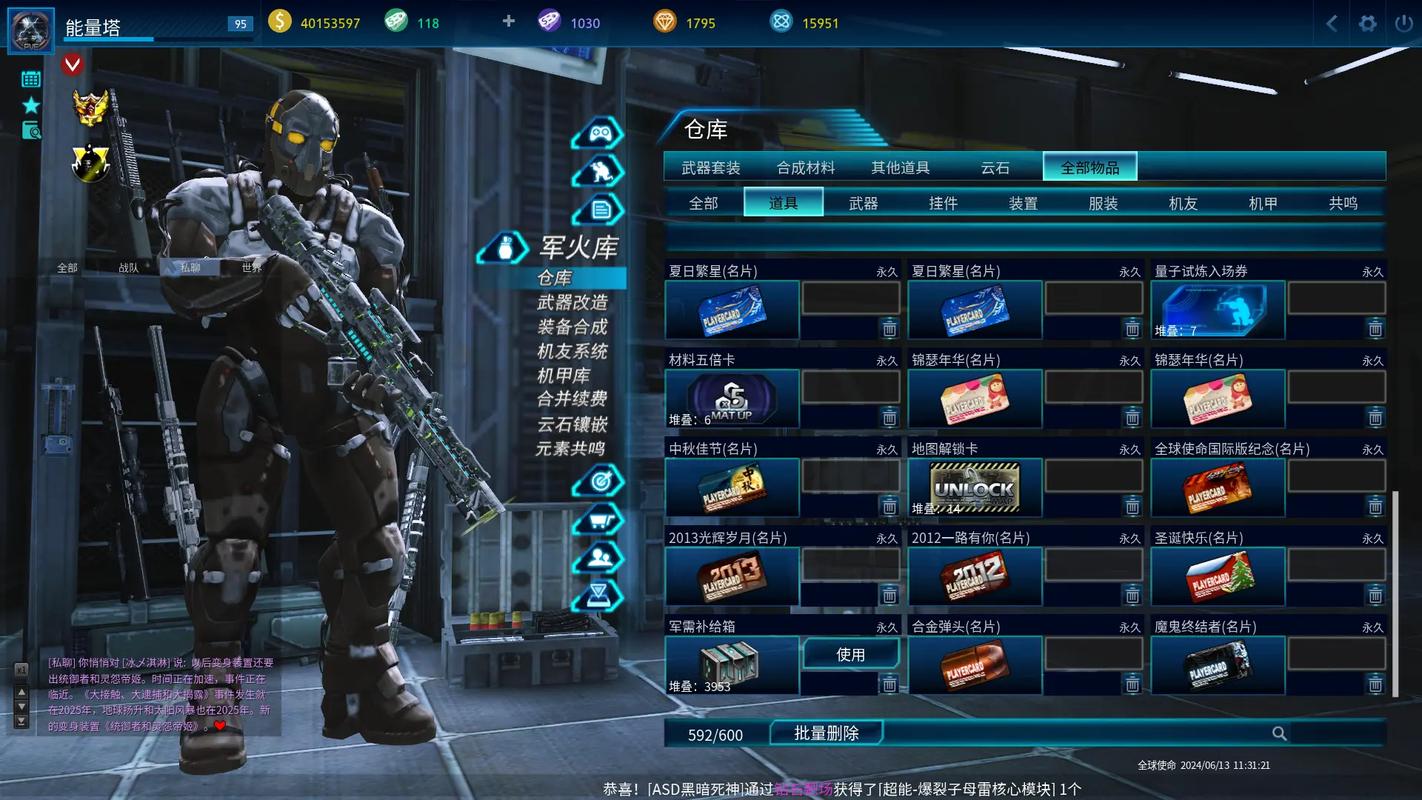The image size is (1422, 800).
Task: Open the shopping cart side icon
Action: pos(598,520)
